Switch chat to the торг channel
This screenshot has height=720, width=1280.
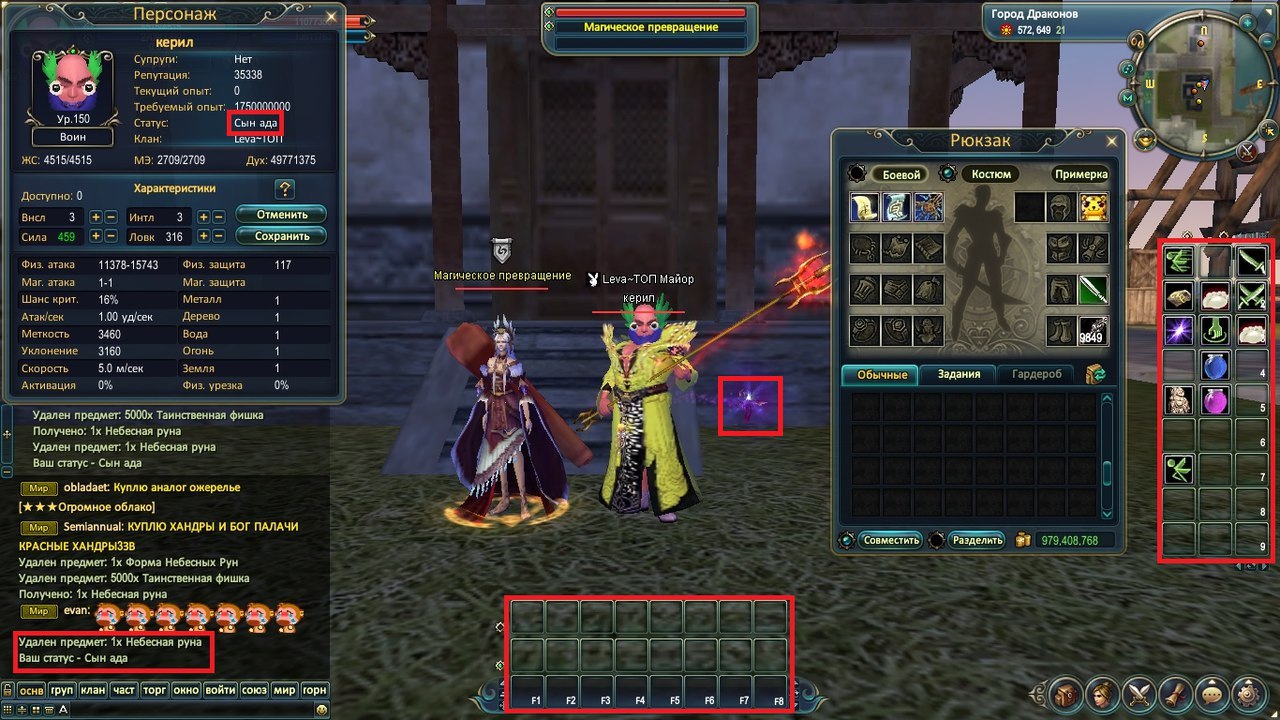pos(154,690)
